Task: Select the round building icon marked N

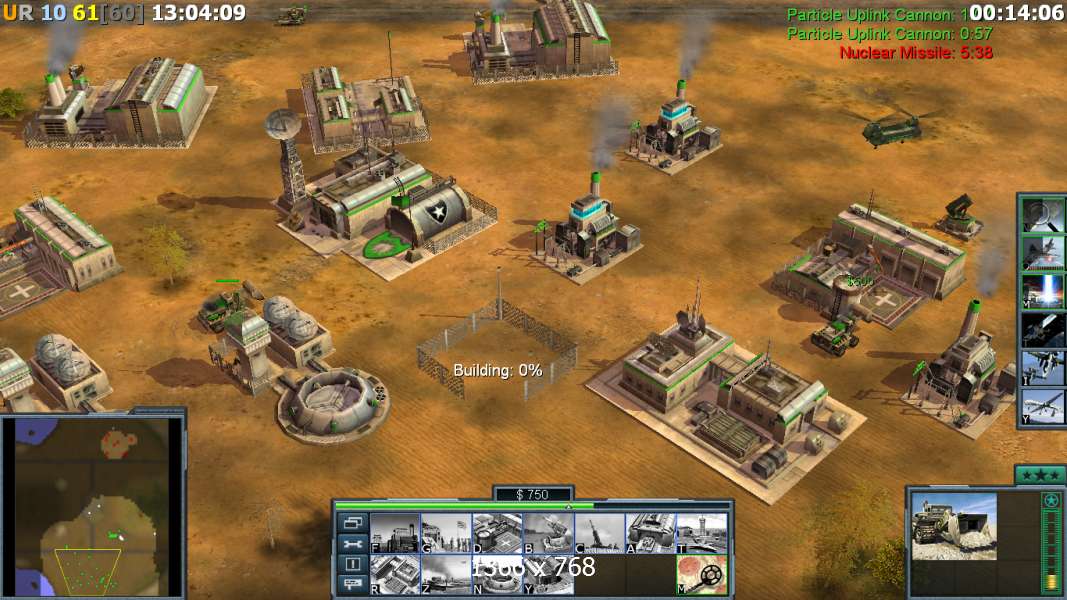Action: coord(496,574)
